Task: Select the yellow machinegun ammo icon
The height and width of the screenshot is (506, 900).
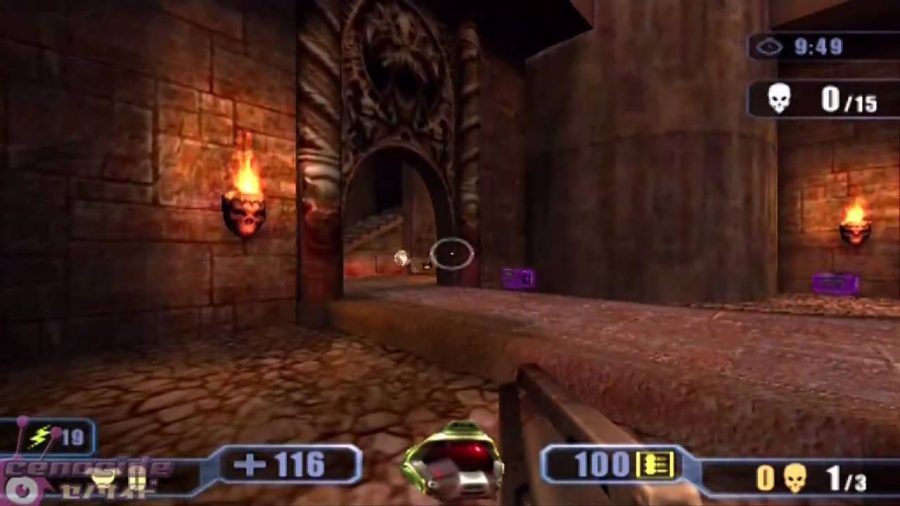Action: 654,464
